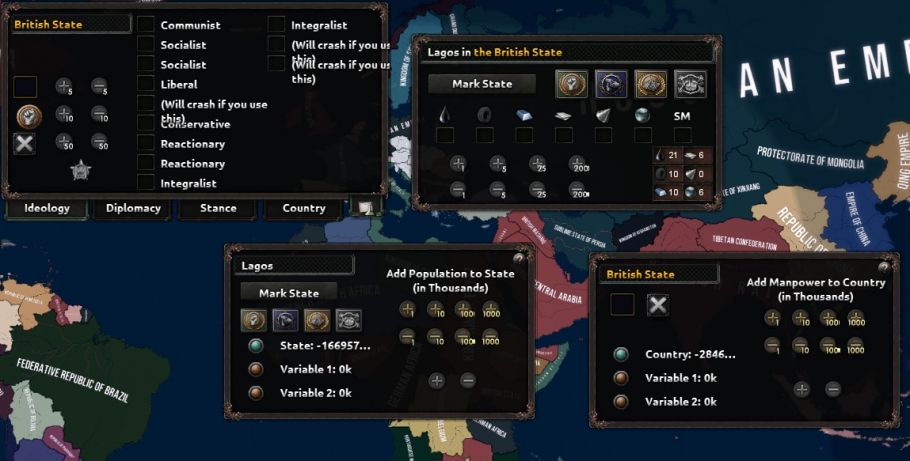
Task: Click the X button in the manpower panel
Action: click(657, 305)
